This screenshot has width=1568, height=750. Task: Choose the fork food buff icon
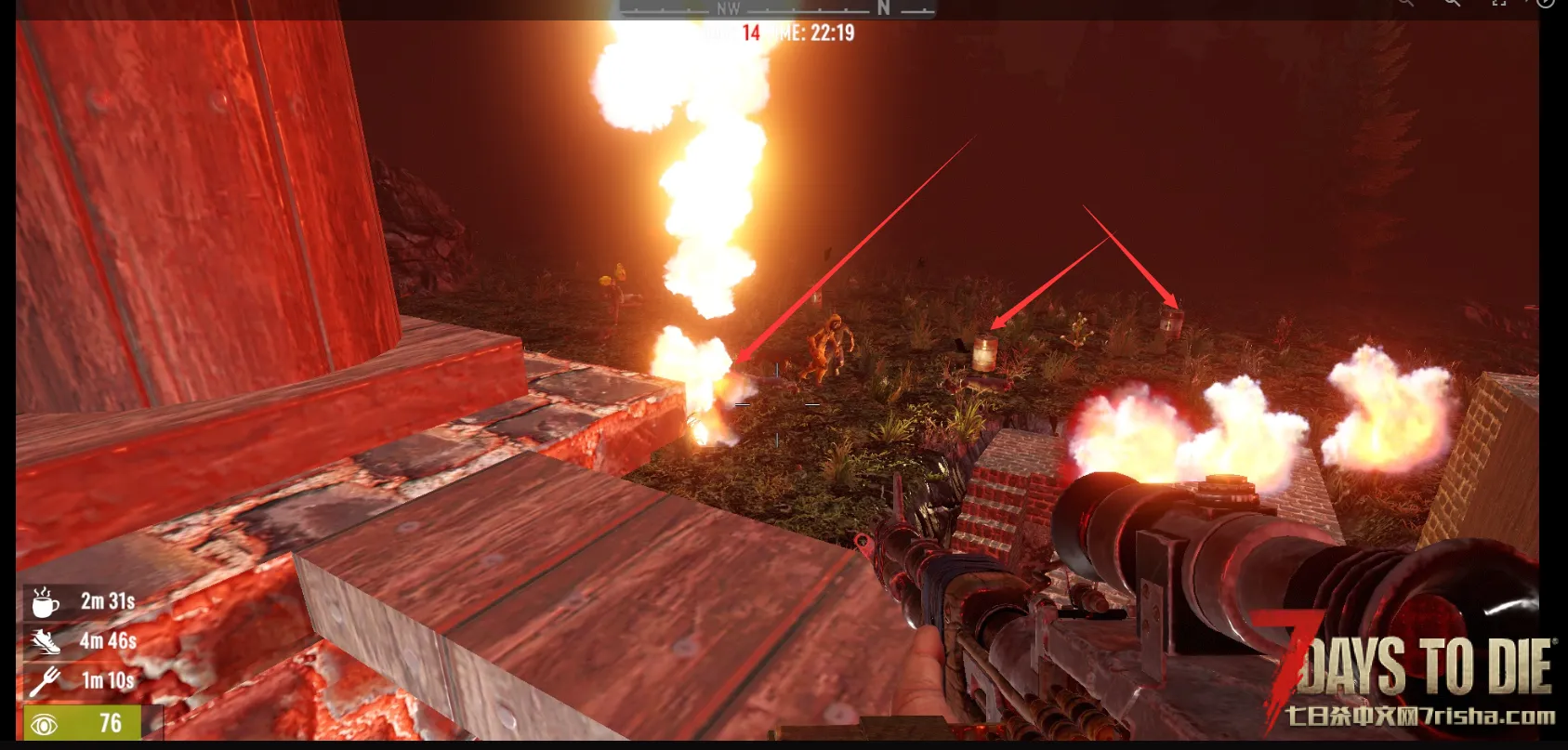44,681
